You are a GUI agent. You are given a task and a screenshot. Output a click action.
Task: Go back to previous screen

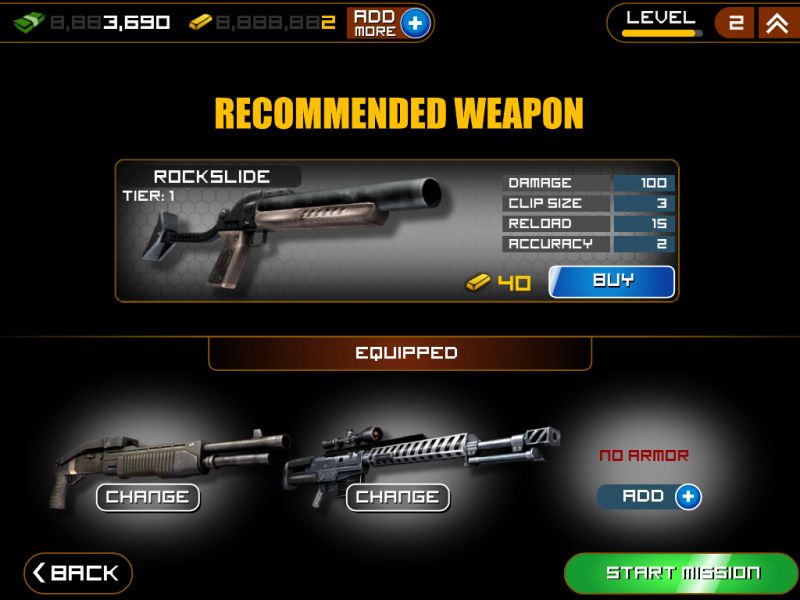click(78, 573)
